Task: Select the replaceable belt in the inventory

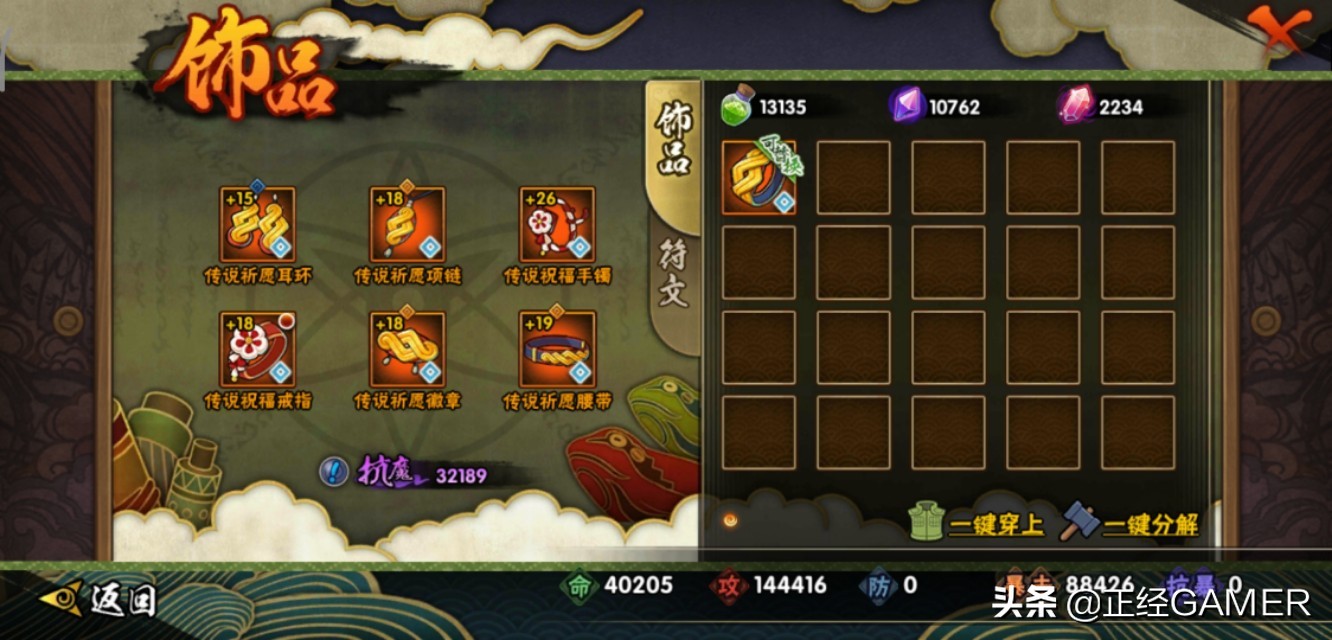Action: click(x=759, y=178)
